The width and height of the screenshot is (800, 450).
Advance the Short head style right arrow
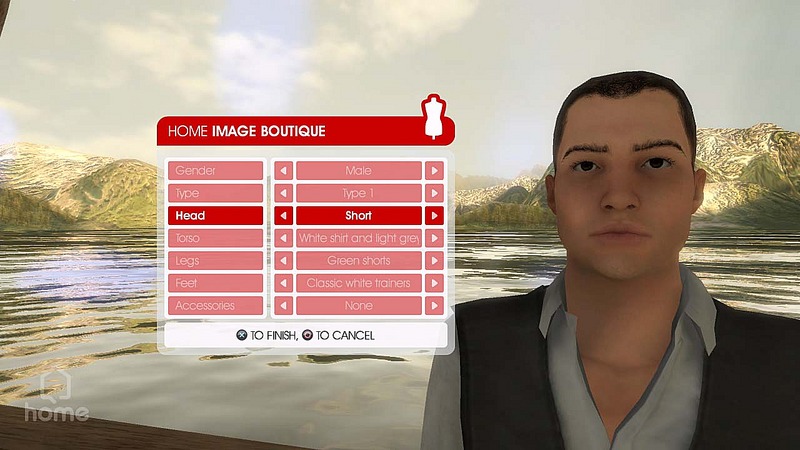[x=434, y=216]
